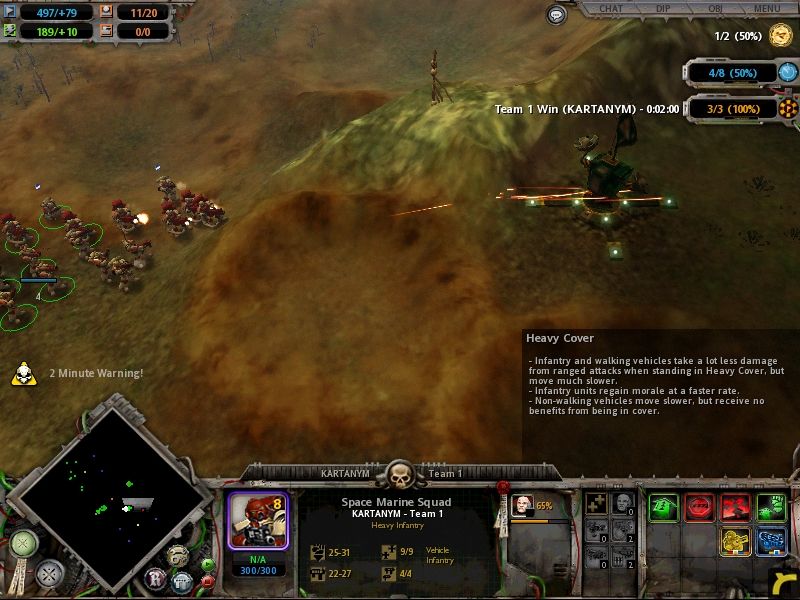Image resolution: width=800 pixels, height=600 pixels.
Task: Click the orange critical location objective icon
Action: pyautogui.click(x=789, y=108)
